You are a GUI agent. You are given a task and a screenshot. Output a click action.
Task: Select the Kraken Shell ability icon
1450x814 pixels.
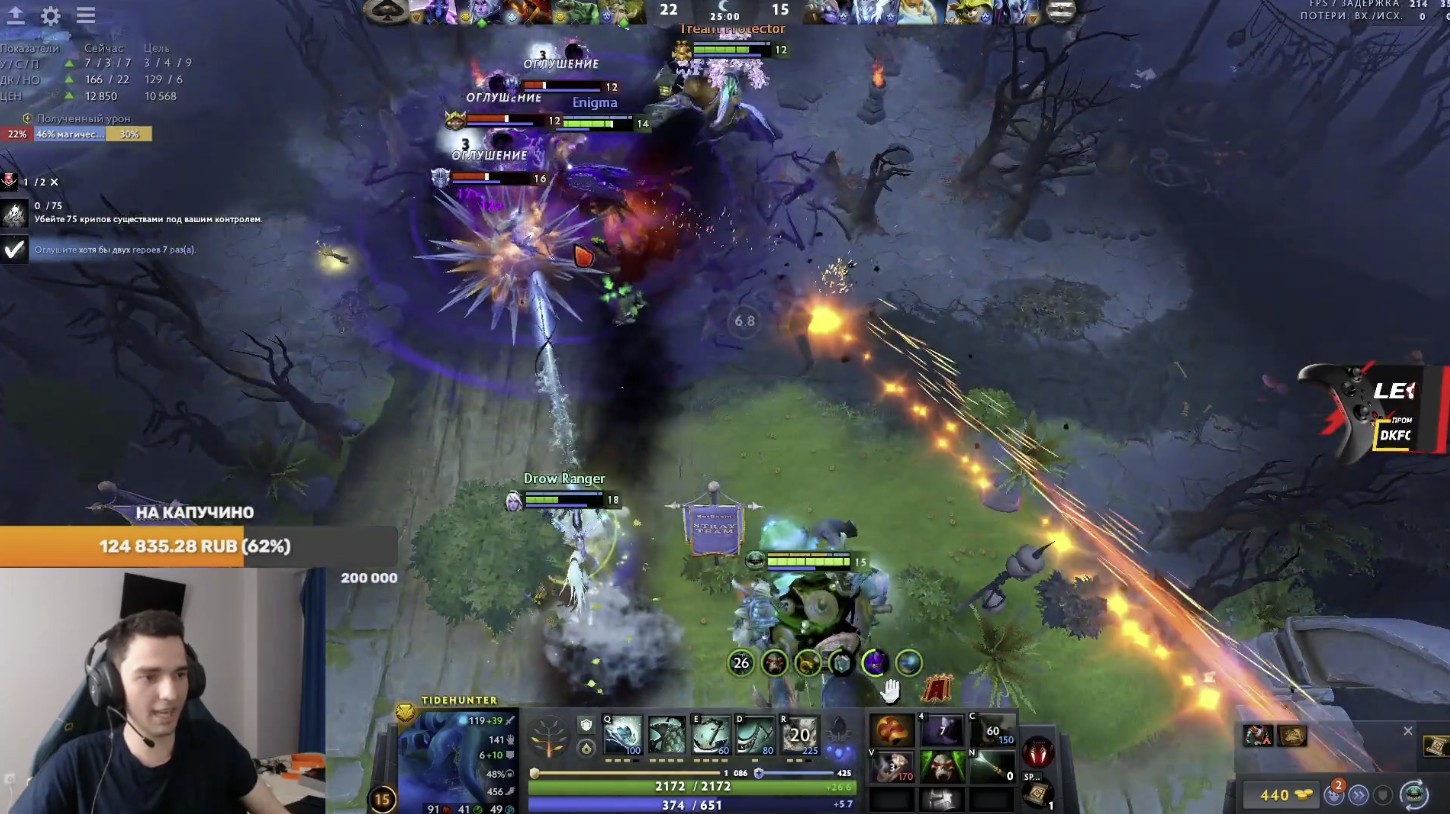point(667,736)
